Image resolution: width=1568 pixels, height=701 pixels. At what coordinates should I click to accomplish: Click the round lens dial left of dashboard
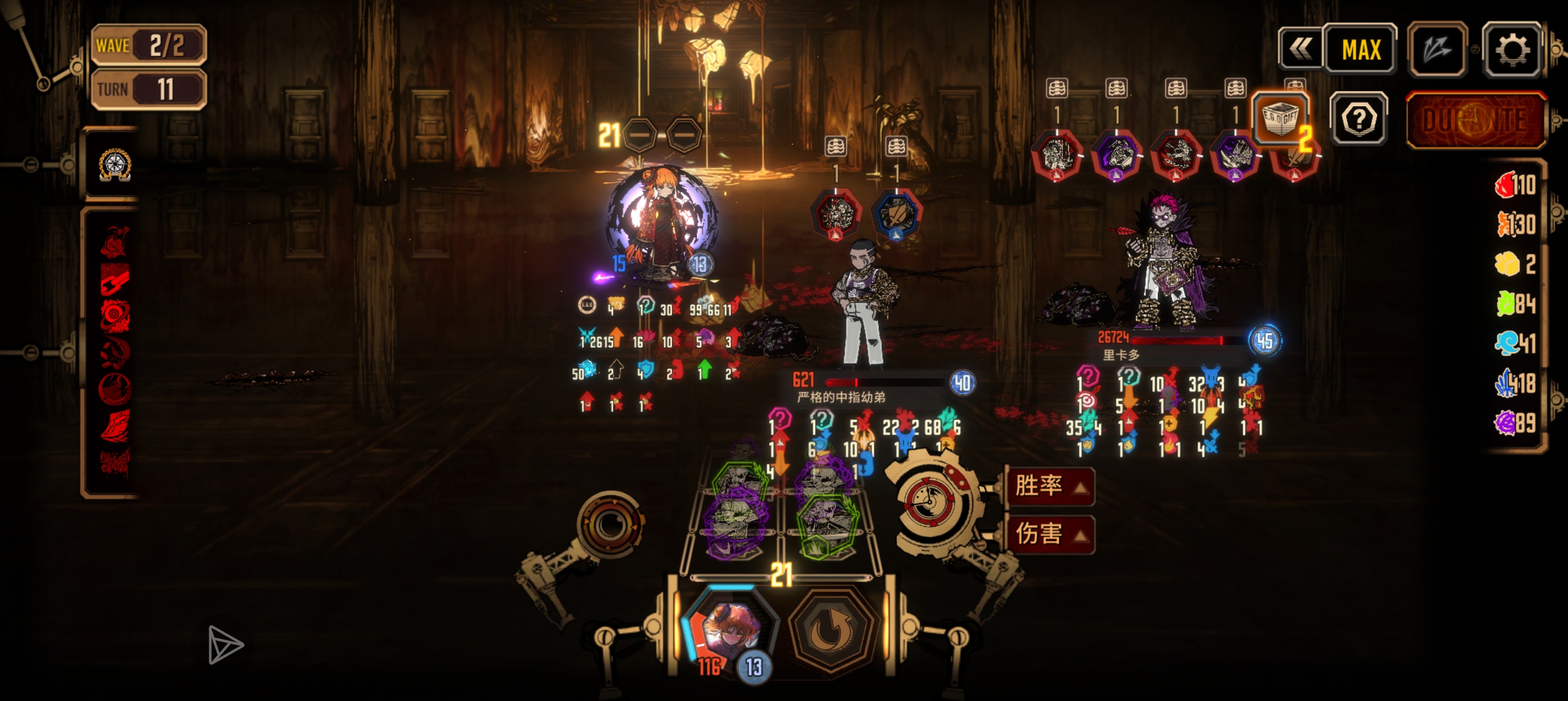click(x=610, y=523)
